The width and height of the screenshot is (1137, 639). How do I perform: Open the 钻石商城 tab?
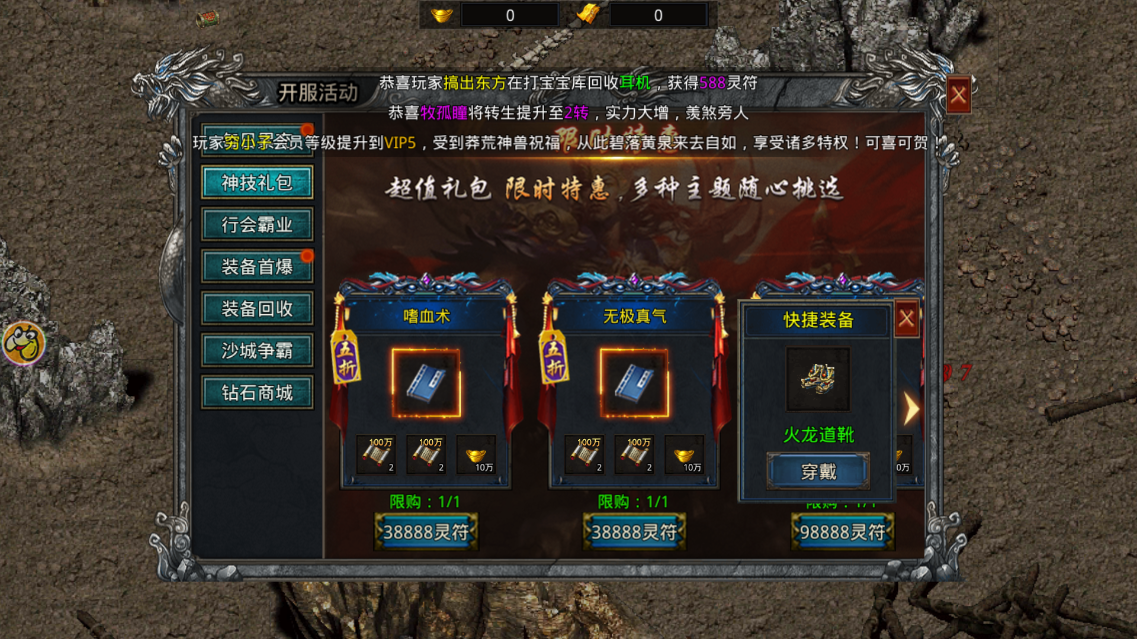(258, 393)
